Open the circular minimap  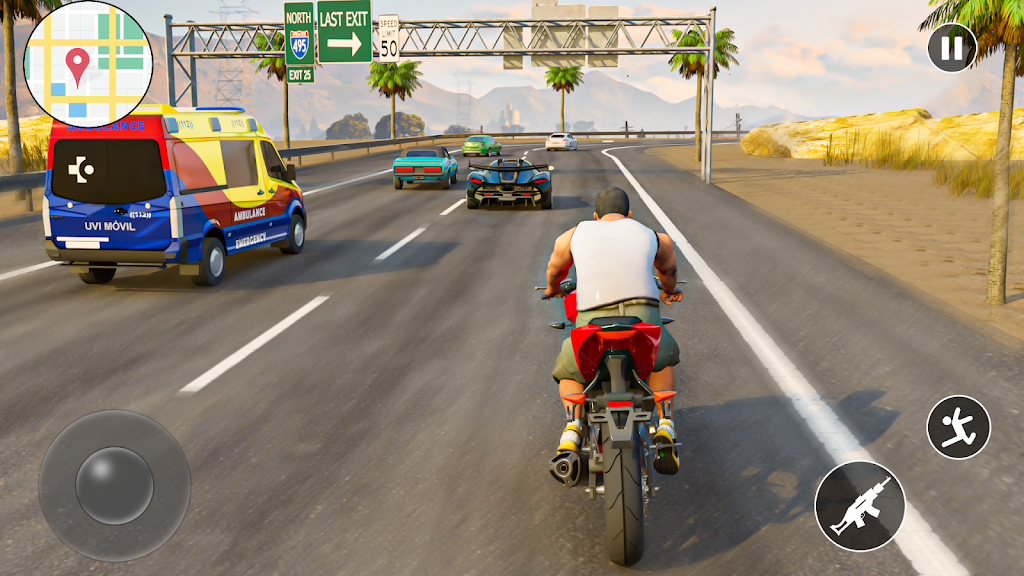pyautogui.click(x=87, y=64)
